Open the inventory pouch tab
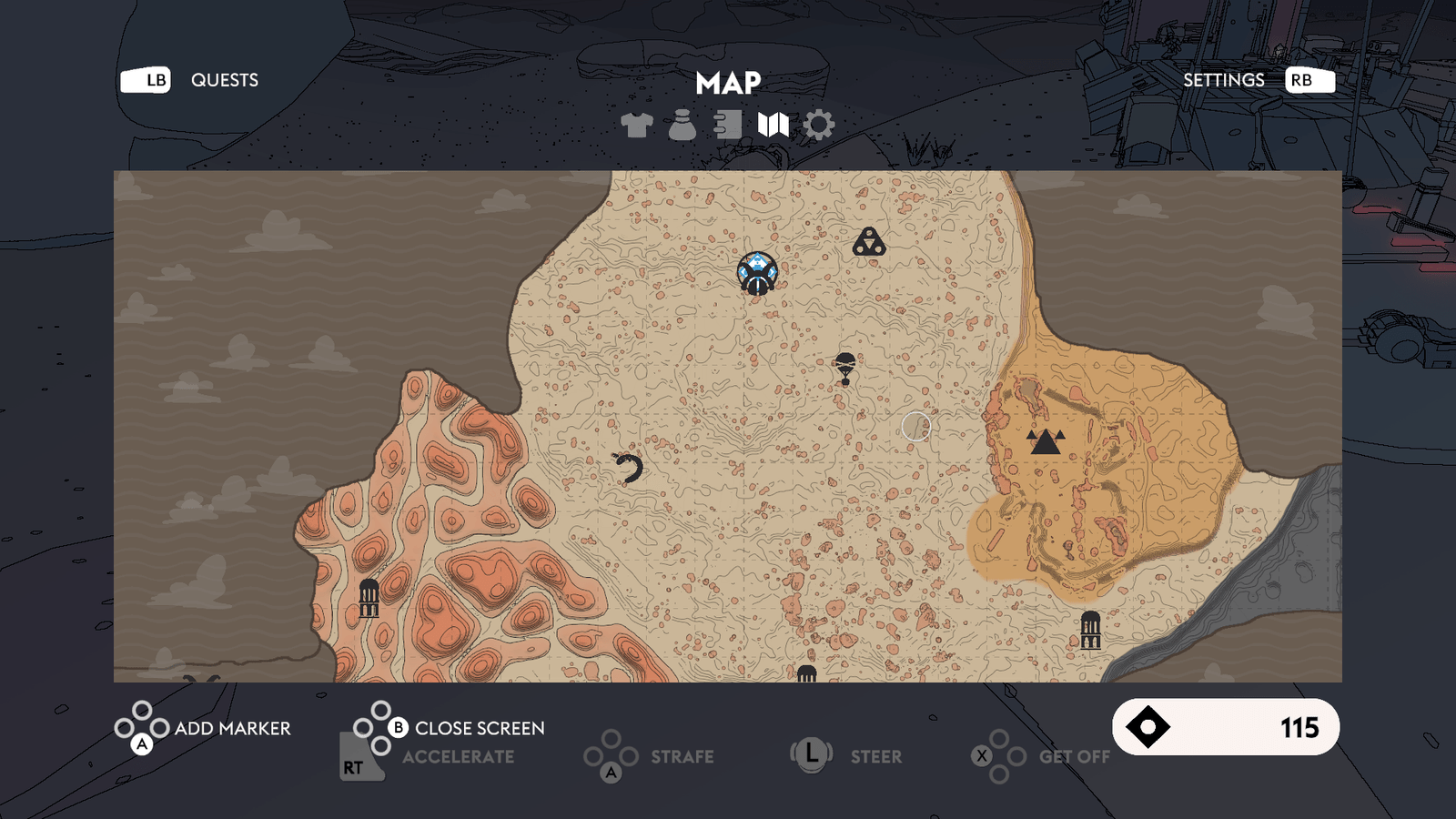Image resolution: width=1456 pixels, height=819 pixels. 682,125
